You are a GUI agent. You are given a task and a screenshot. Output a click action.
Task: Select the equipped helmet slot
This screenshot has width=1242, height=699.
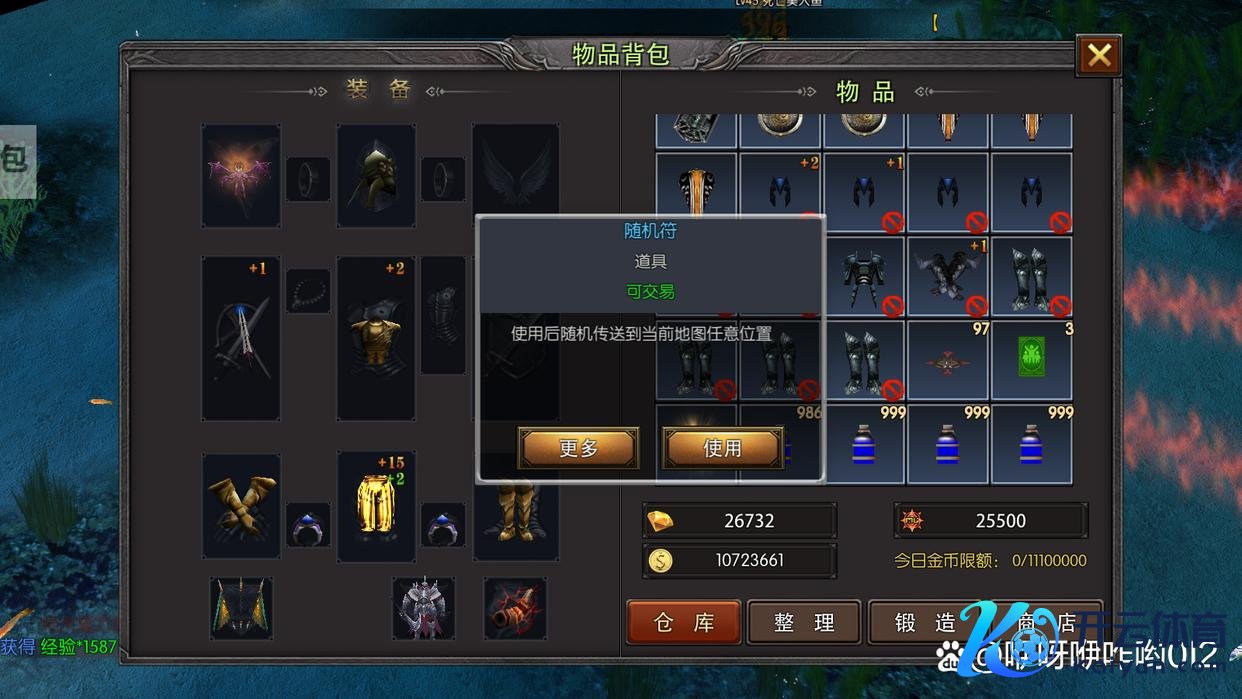point(376,175)
